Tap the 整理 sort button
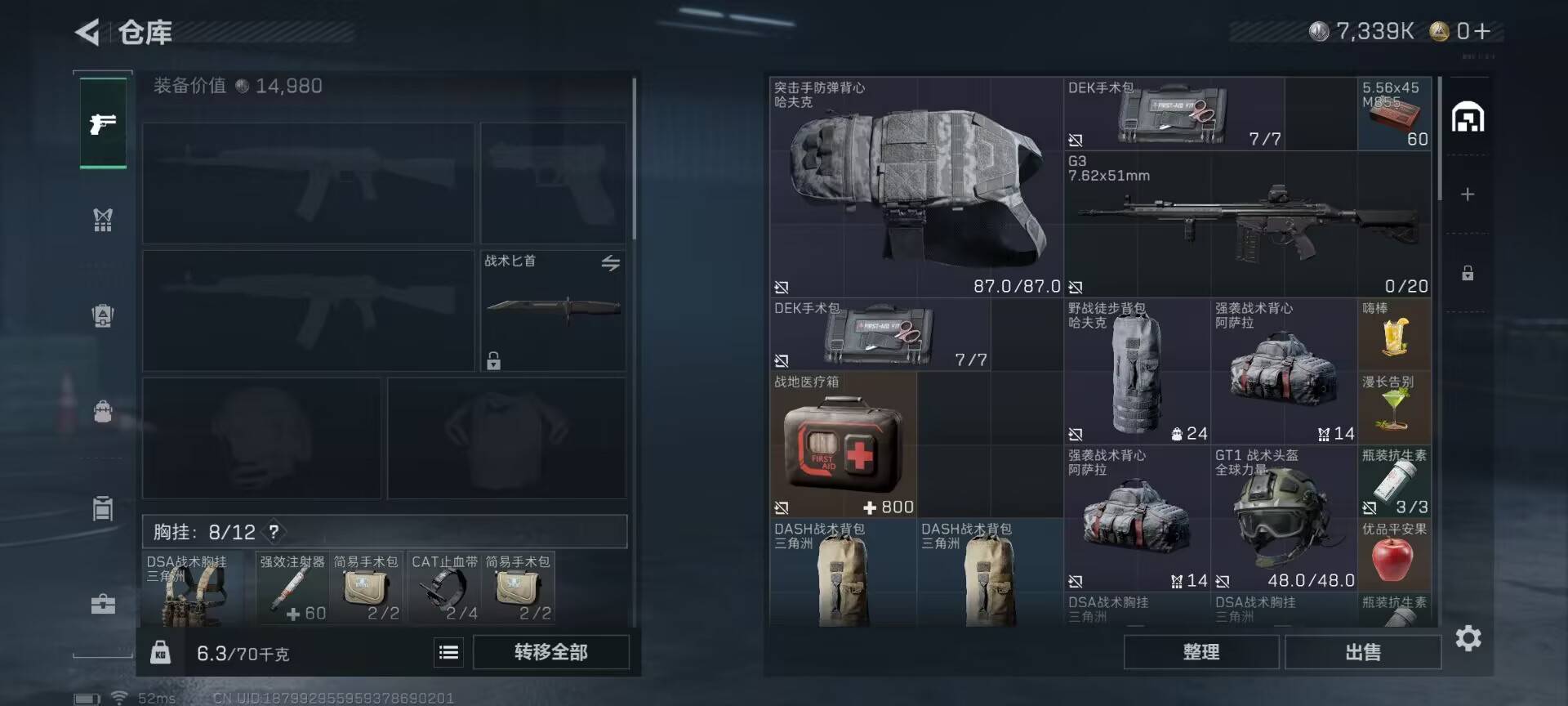 click(x=1200, y=652)
